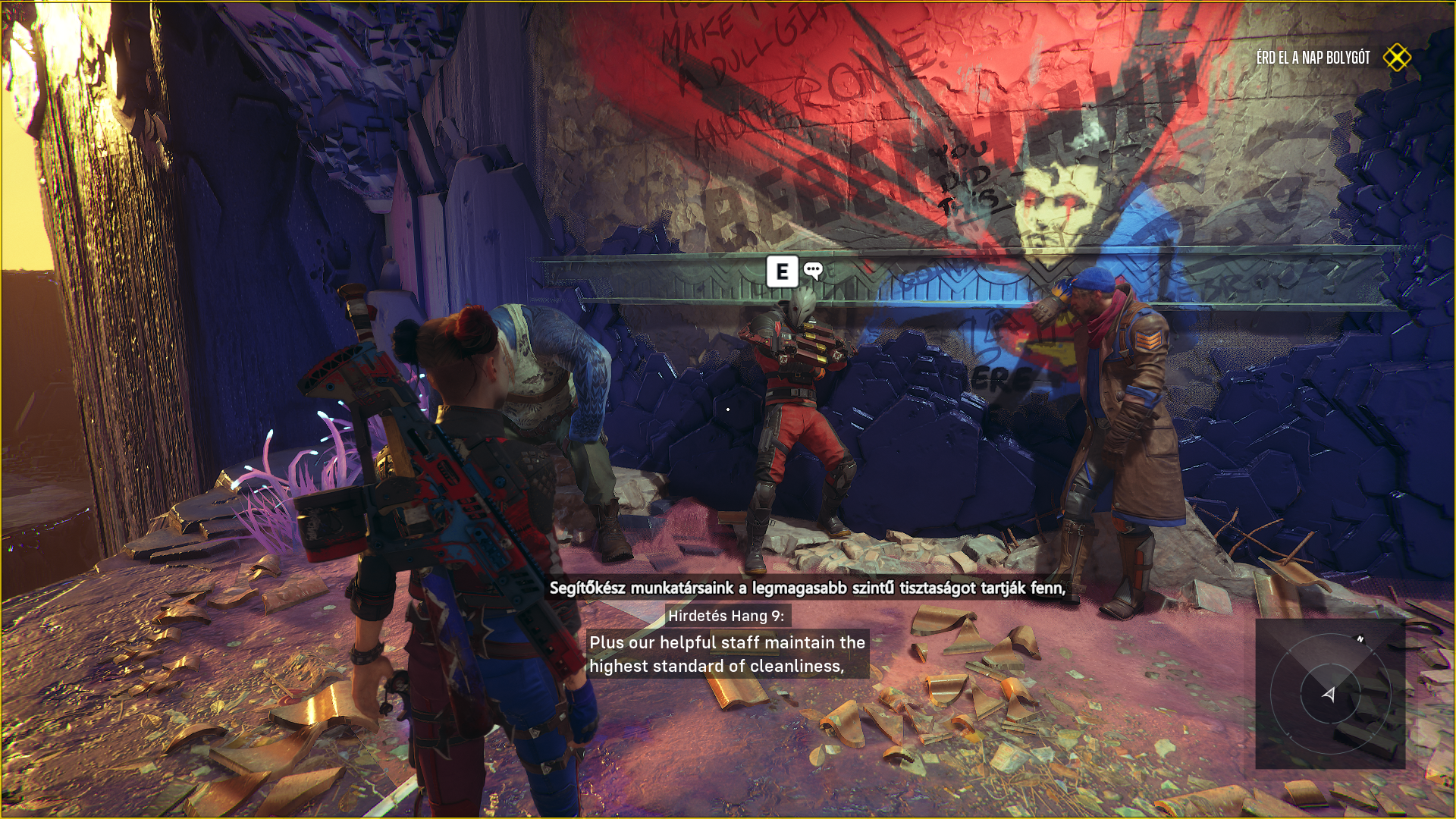The height and width of the screenshot is (819, 1456).
Task: Select the yellow diamond objective marker icon
Action: [x=1397, y=58]
